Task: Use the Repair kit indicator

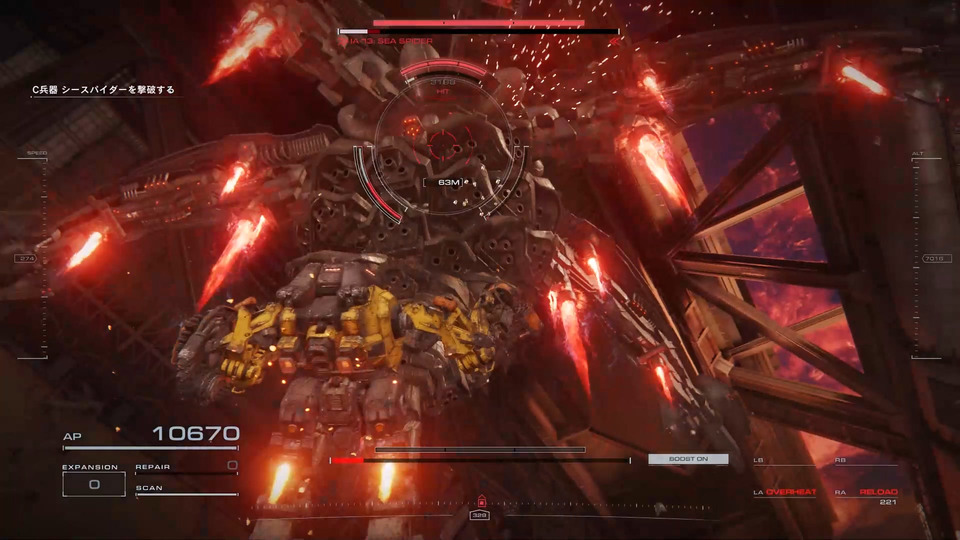Action: [186, 467]
